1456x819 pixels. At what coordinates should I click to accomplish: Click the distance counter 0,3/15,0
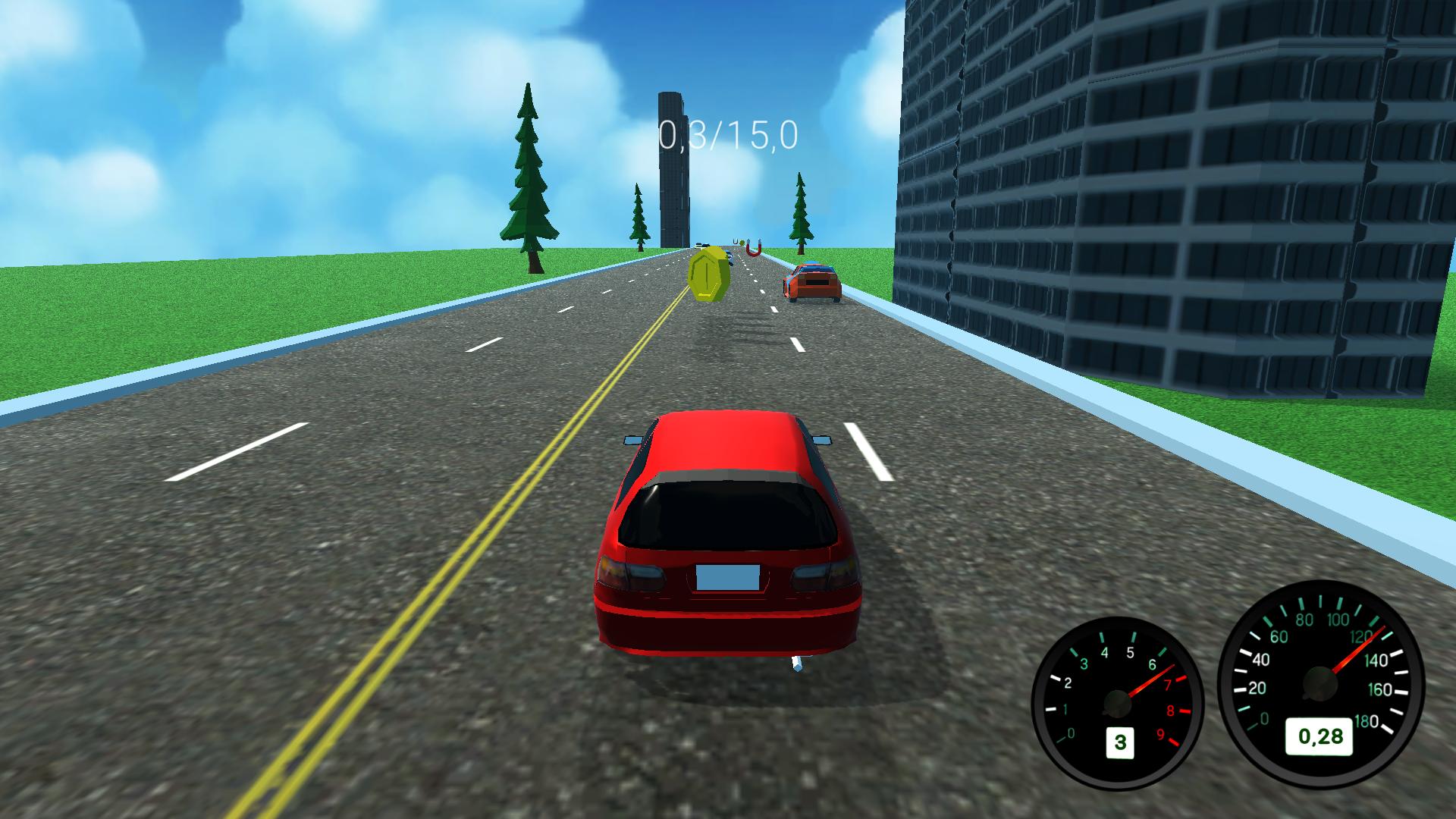pyautogui.click(x=726, y=136)
